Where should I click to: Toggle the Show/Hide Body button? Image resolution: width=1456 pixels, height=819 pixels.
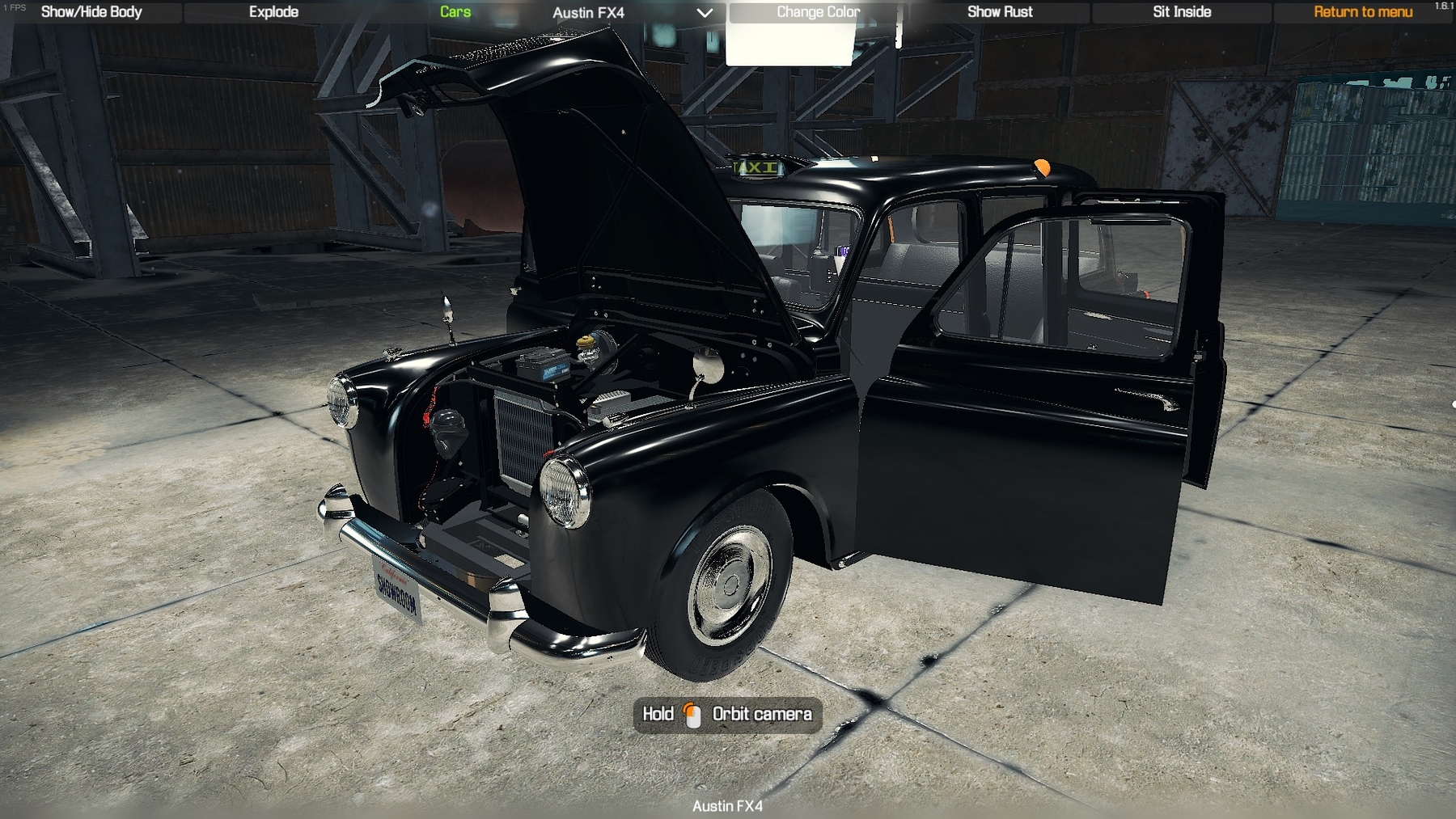click(x=91, y=12)
